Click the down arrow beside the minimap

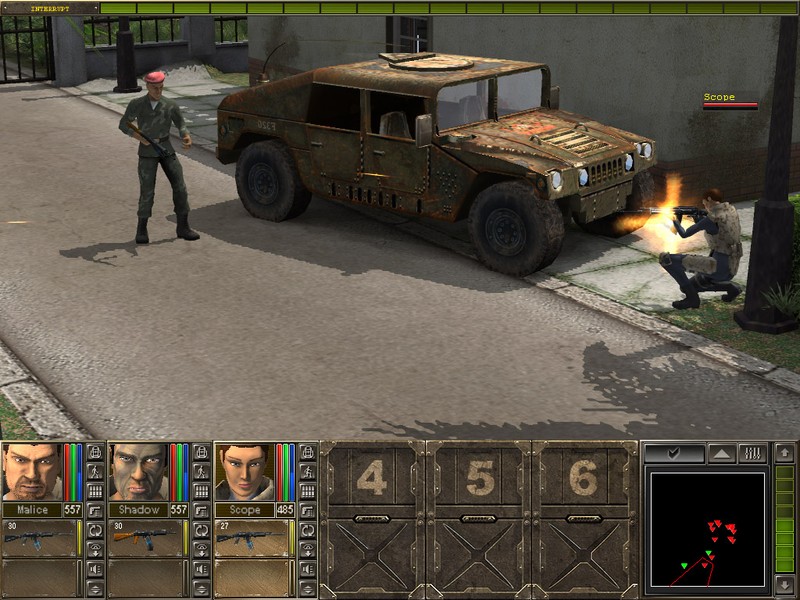tap(784, 584)
